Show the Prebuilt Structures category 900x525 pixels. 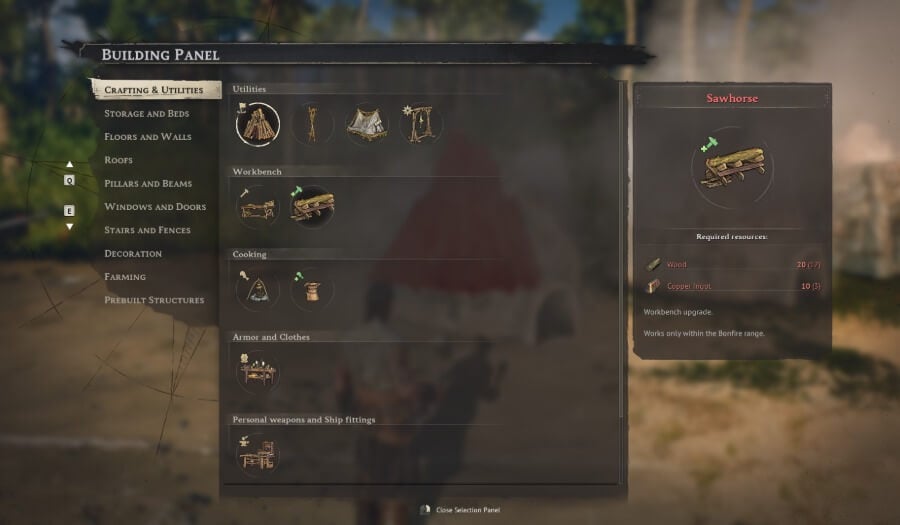coord(154,300)
